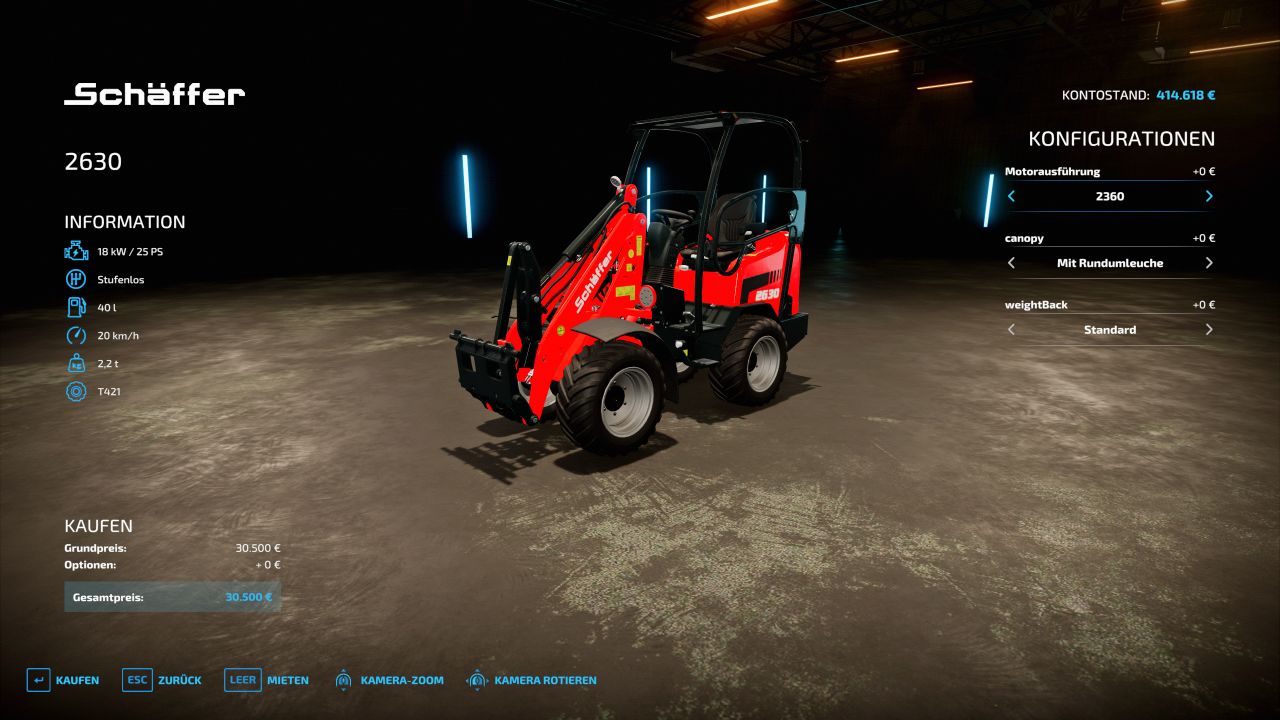
Task: Click the left chevron under canopy
Action: pos(1011,263)
